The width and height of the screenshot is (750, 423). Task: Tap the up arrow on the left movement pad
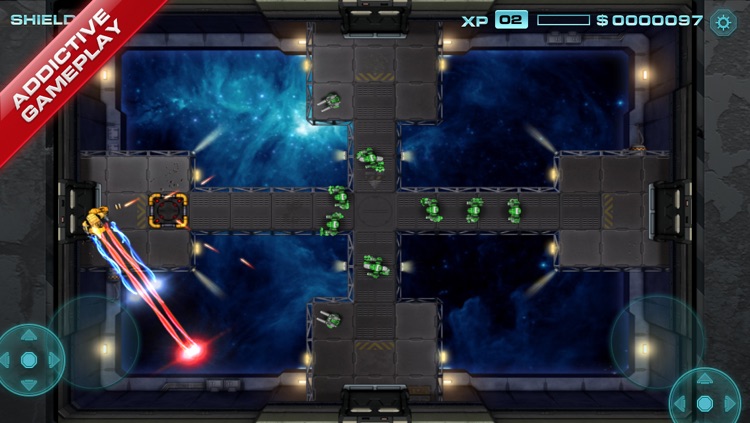click(x=29, y=336)
